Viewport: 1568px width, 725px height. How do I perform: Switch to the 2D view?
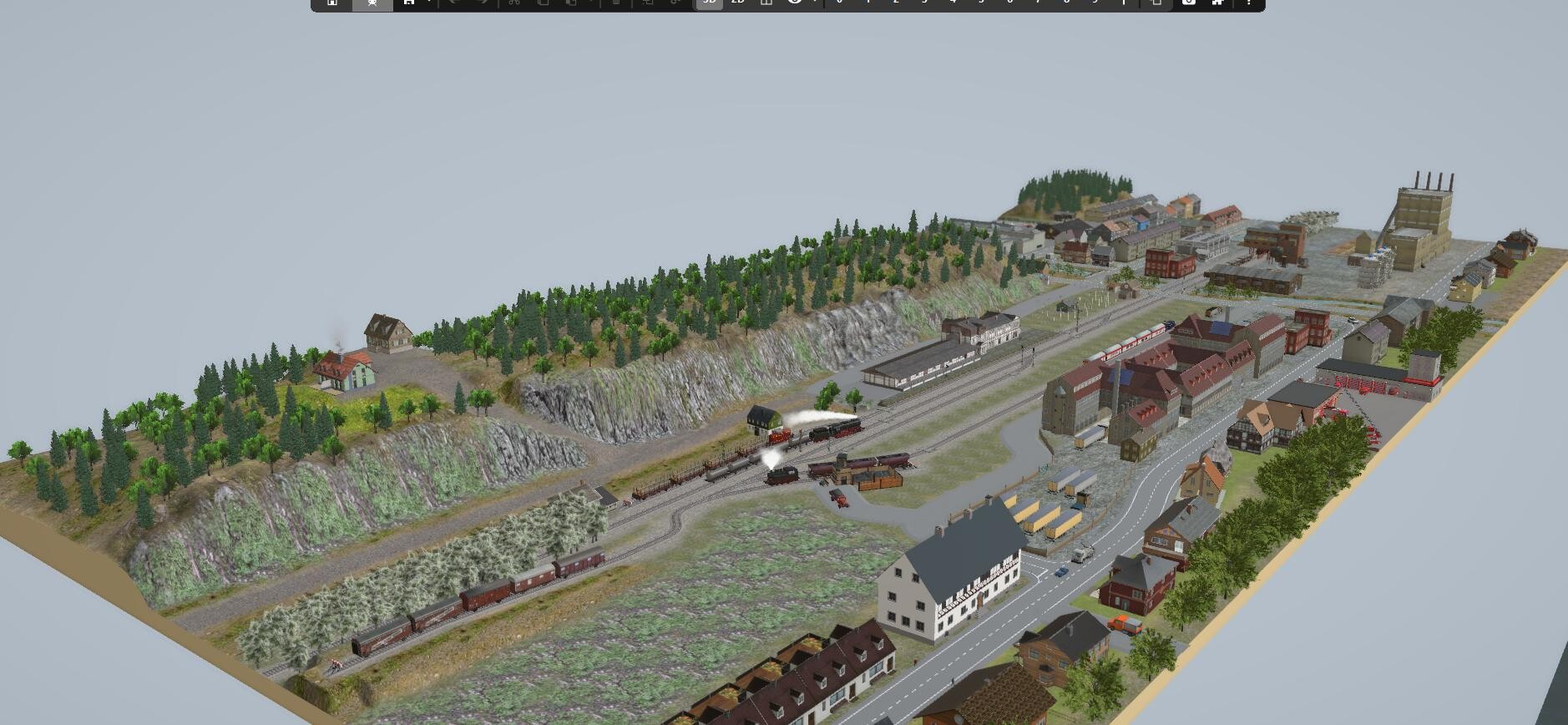[x=737, y=3]
